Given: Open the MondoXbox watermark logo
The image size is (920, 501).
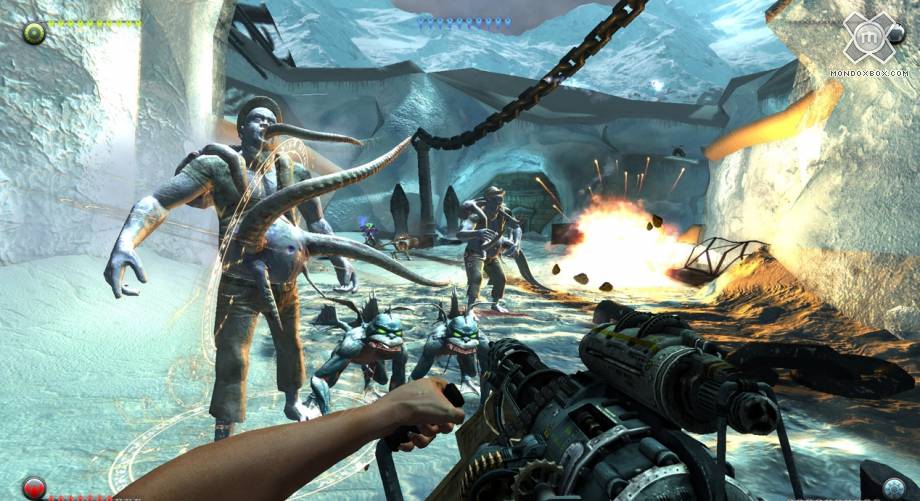Looking at the screenshot, I should 867,38.
